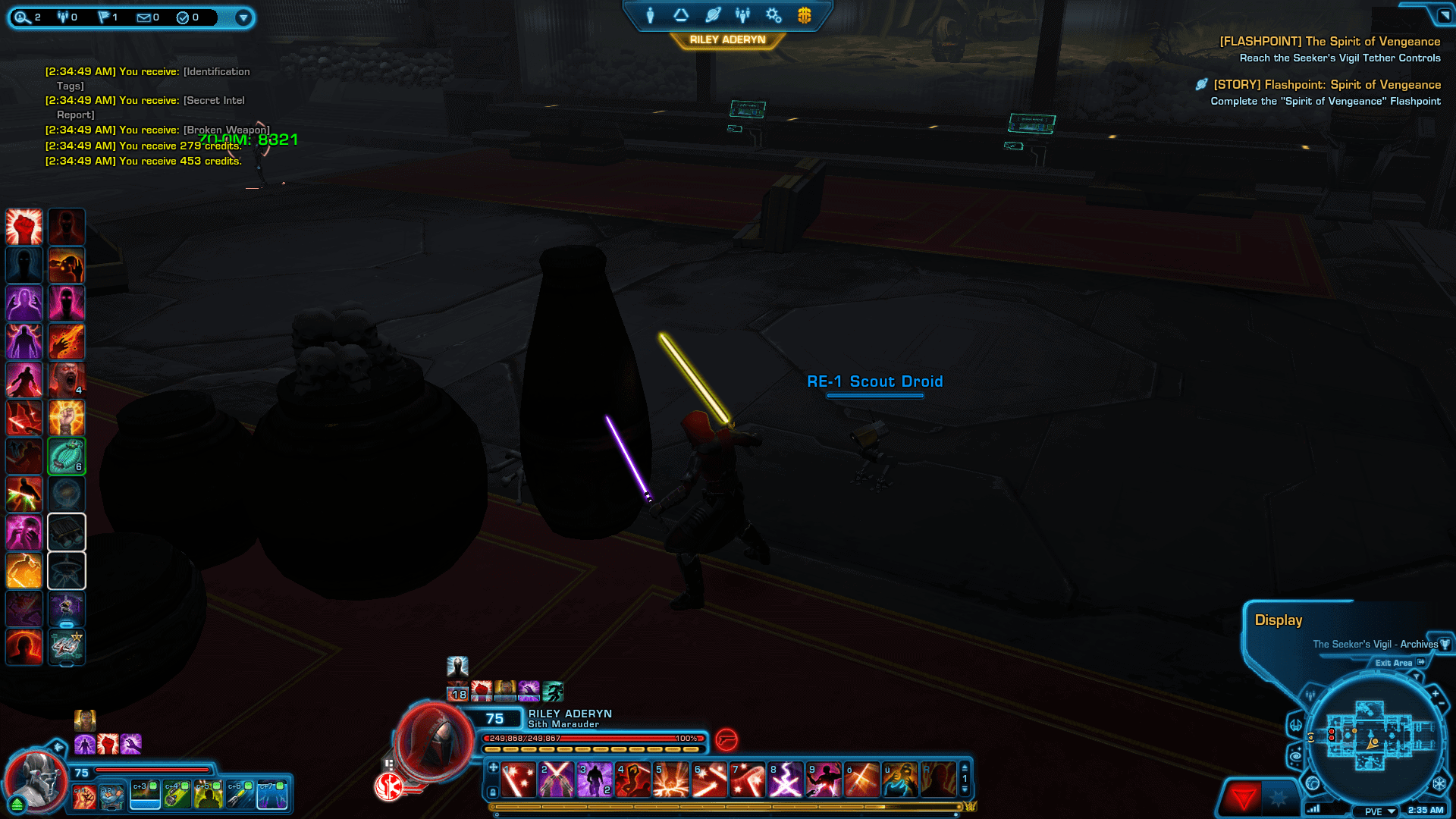
Task: Open the Galaxy Map planet icon
Action: pyautogui.click(x=711, y=14)
